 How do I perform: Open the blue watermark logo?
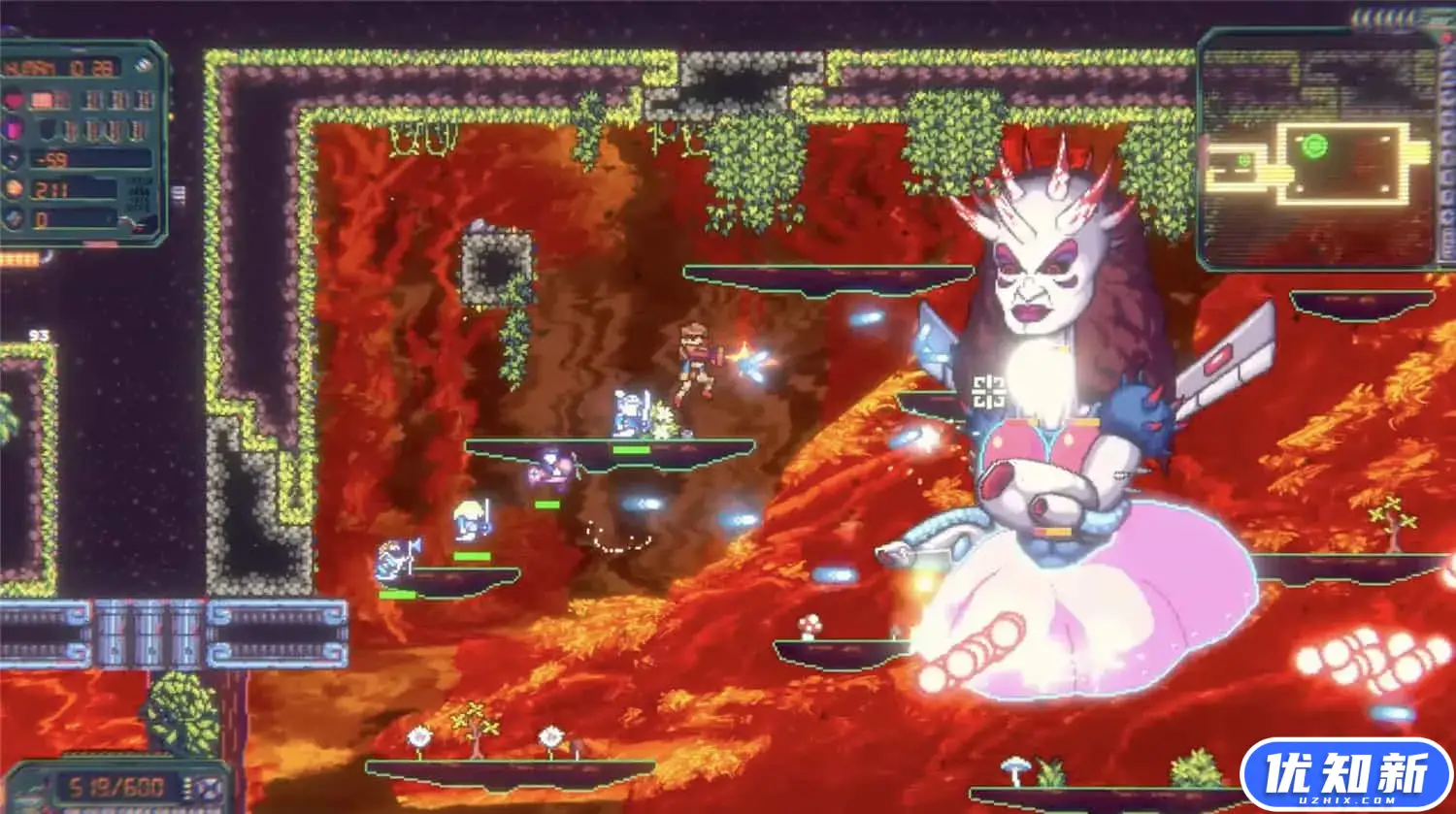[1345, 775]
